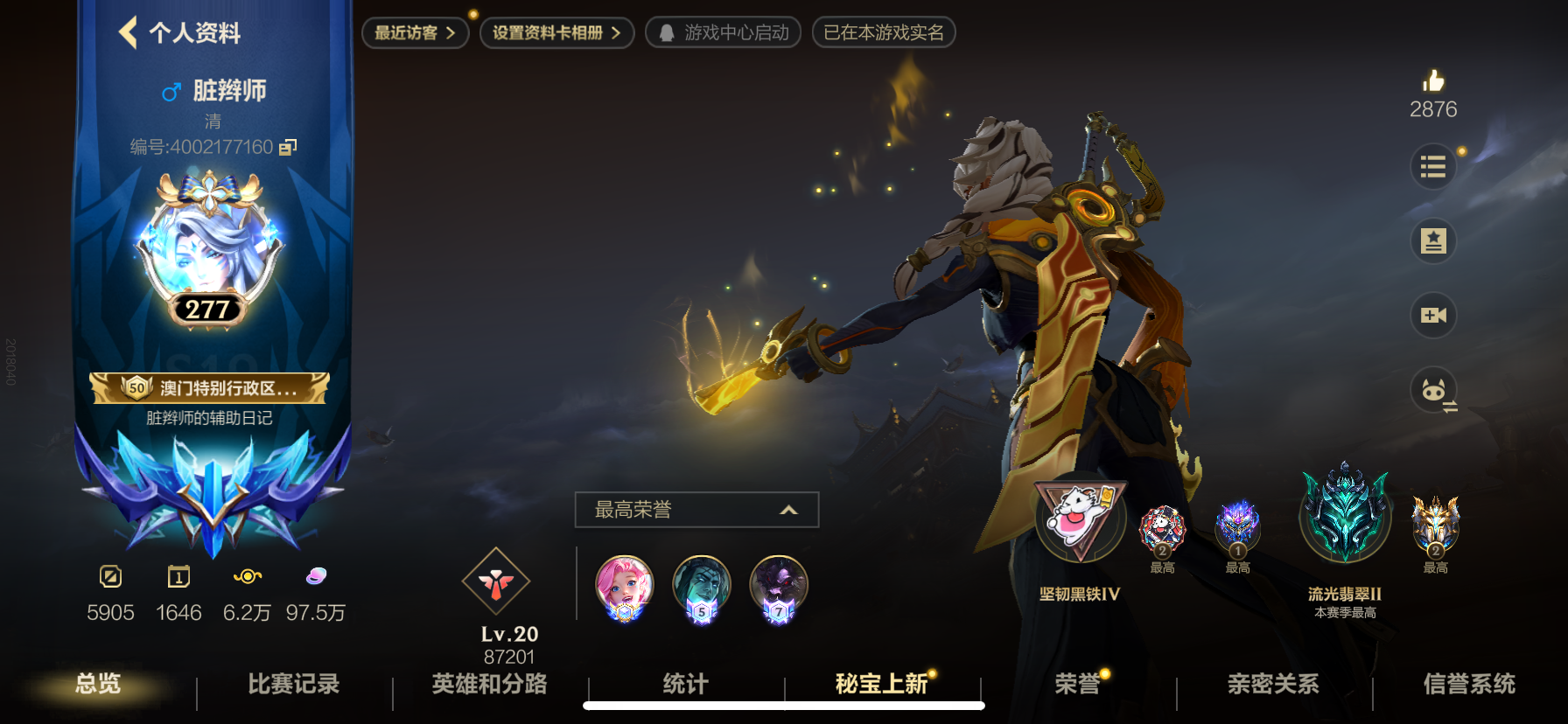Screen dimensions: 1568x724
Task: Open the video camera round icon
Action: tap(1433, 315)
